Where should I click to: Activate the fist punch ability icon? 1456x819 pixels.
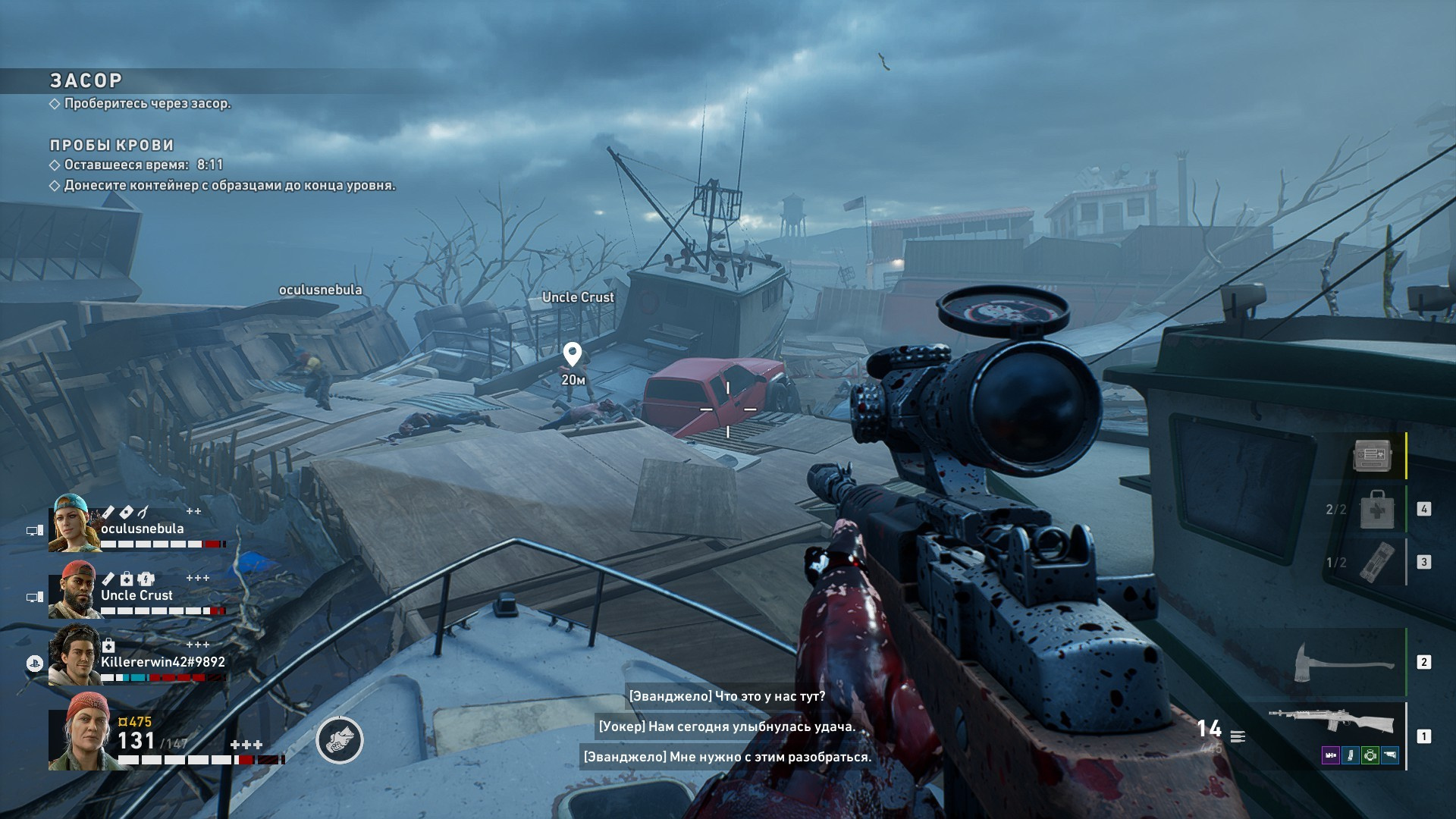pyautogui.click(x=340, y=740)
